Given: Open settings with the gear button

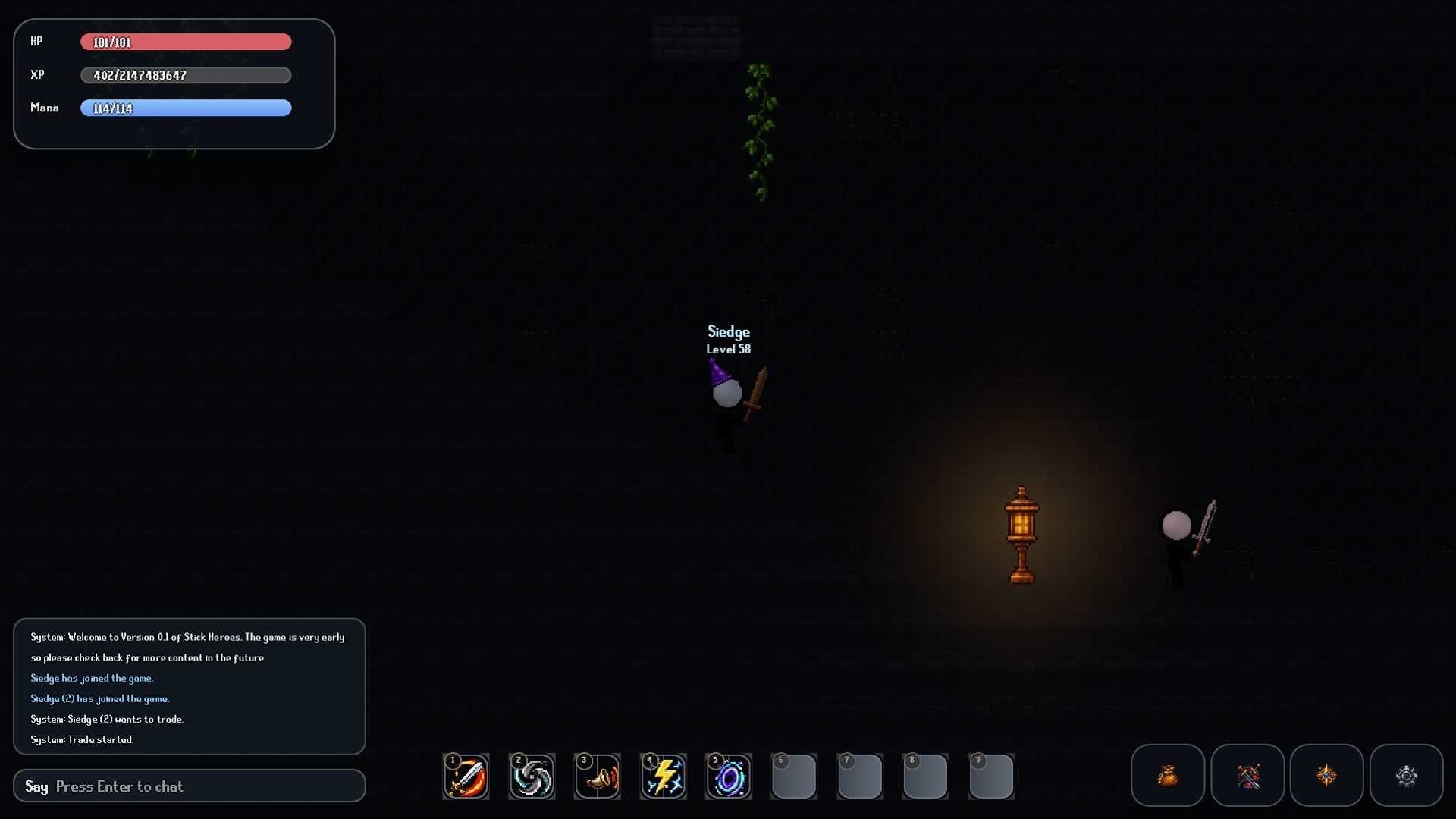Looking at the screenshot, I should [x=1406, y=775].
